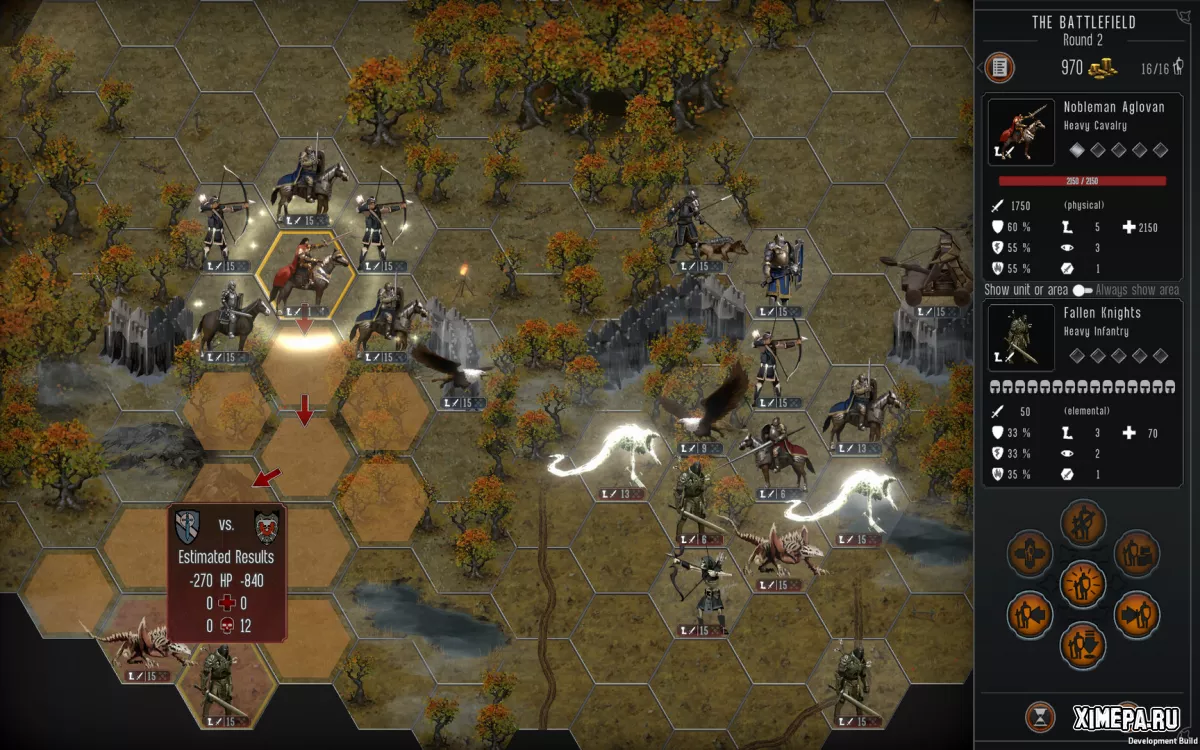Select the four-way arrows soldier command
Viewport: 1200px width, 750px height.
pyautogui.click(x=1030, y=551)
